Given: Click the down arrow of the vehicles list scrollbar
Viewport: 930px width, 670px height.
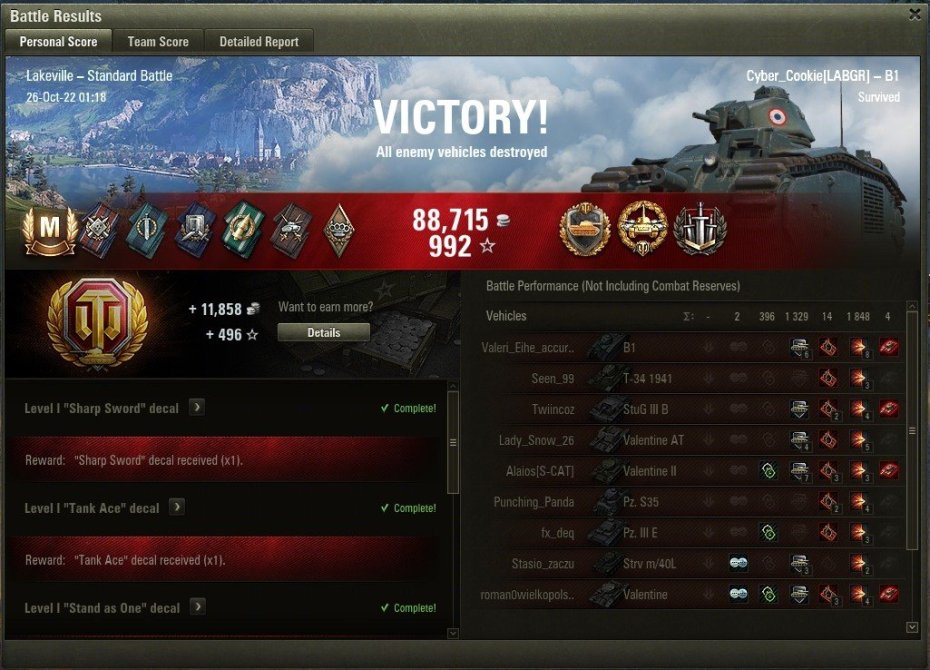Looking at the screenshot, I should [911, 627].
